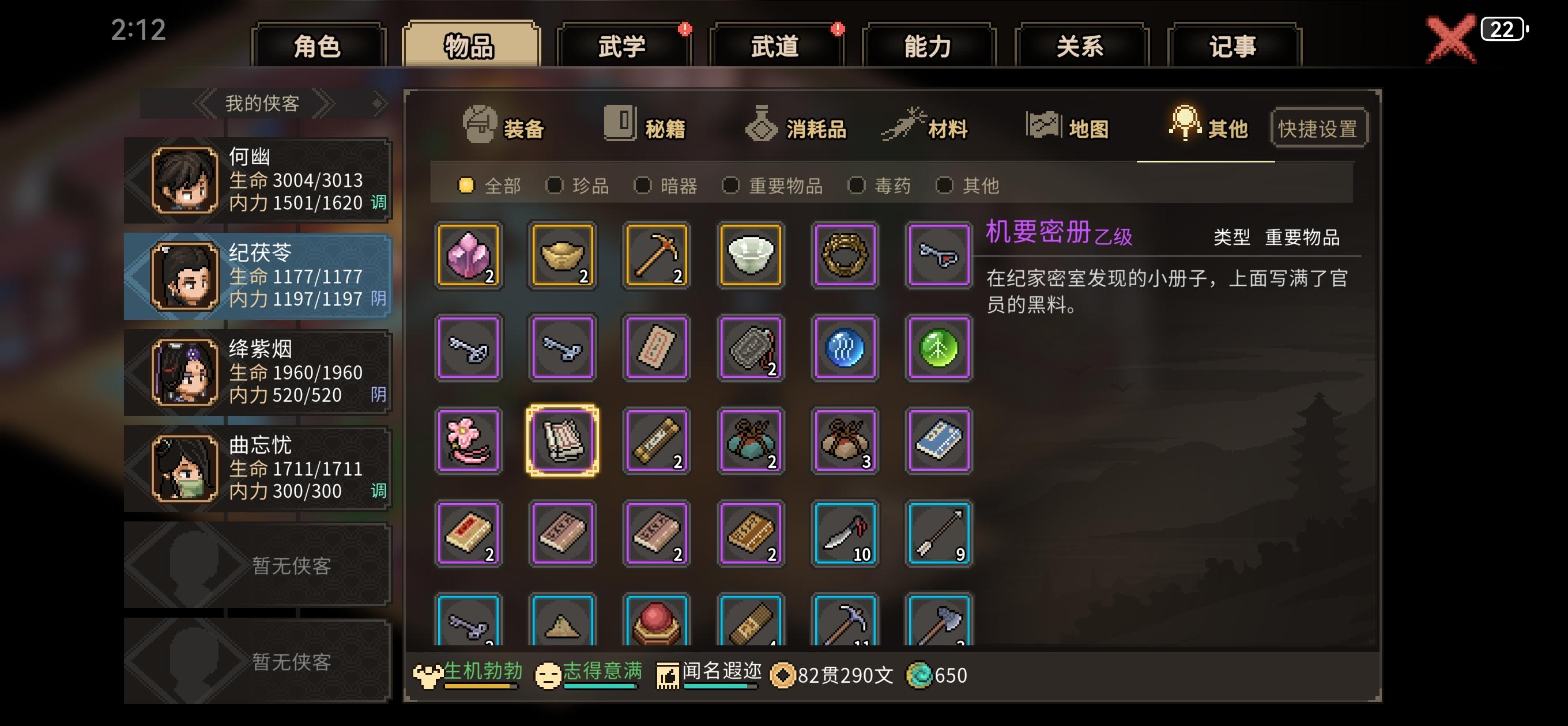Select the pink flower item in inventory

pos(469,441)
